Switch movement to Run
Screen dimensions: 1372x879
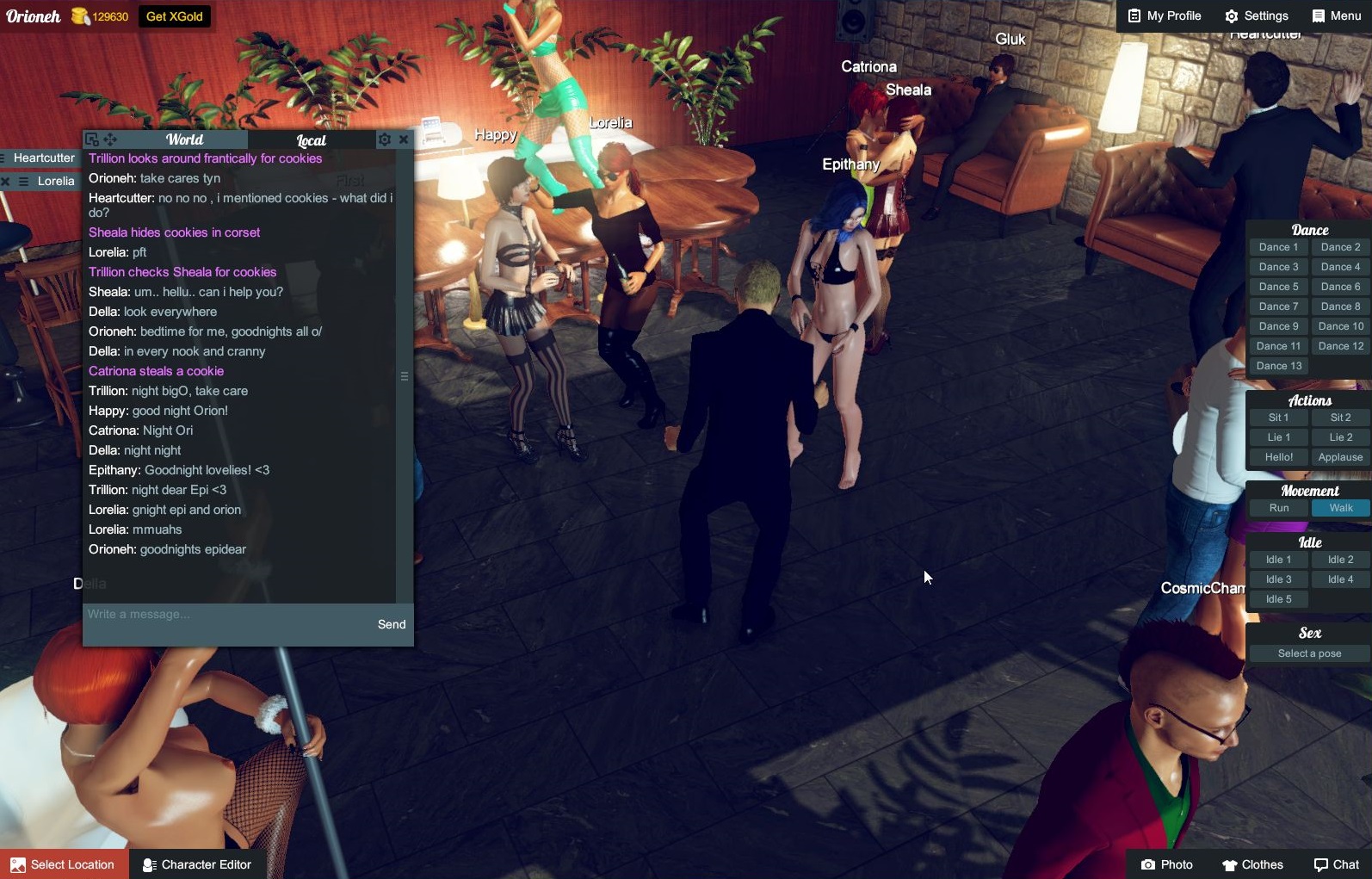tap(1279, 508)
